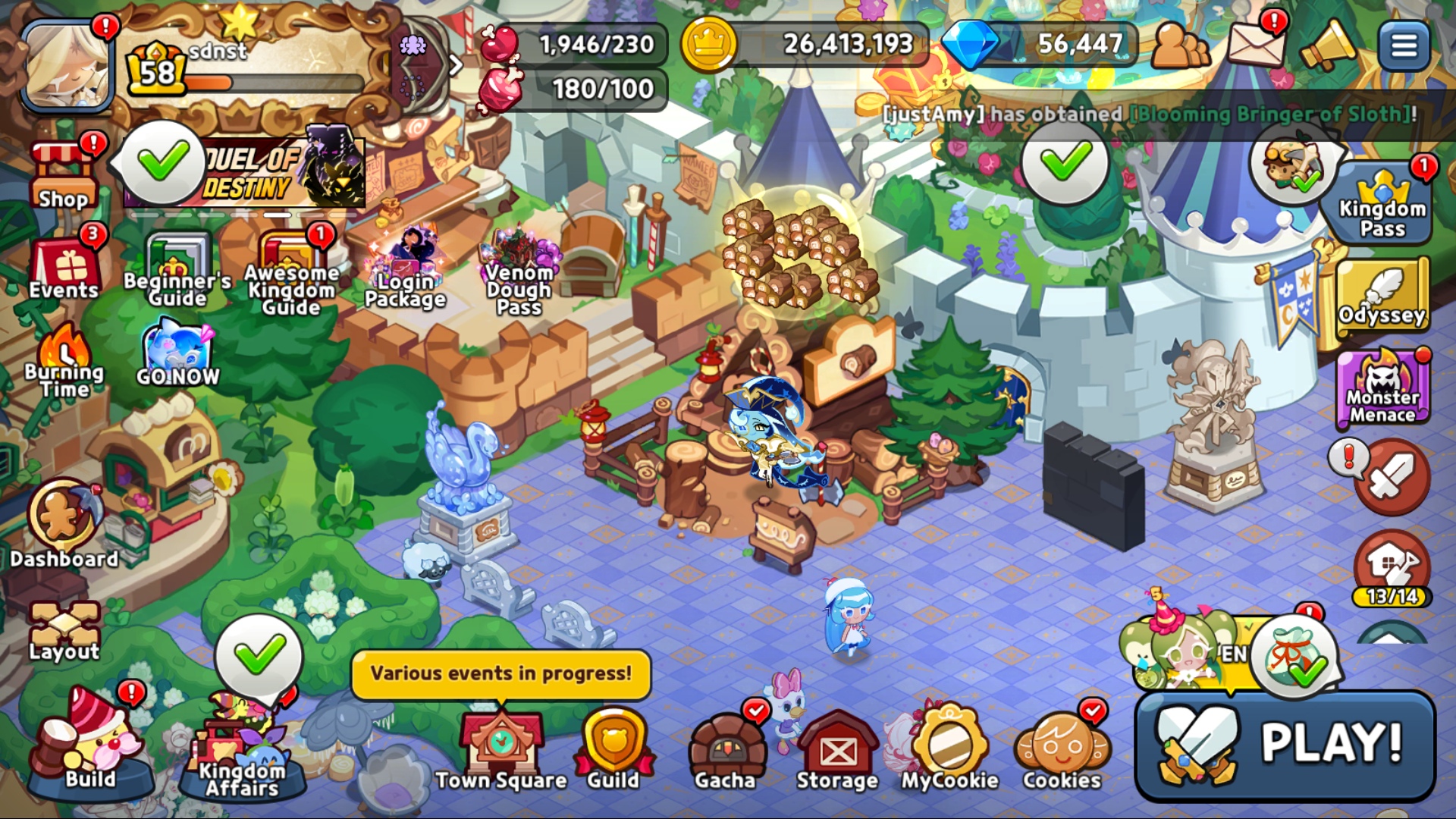
Task: View the Login Package offer
Action: point(405,269)
